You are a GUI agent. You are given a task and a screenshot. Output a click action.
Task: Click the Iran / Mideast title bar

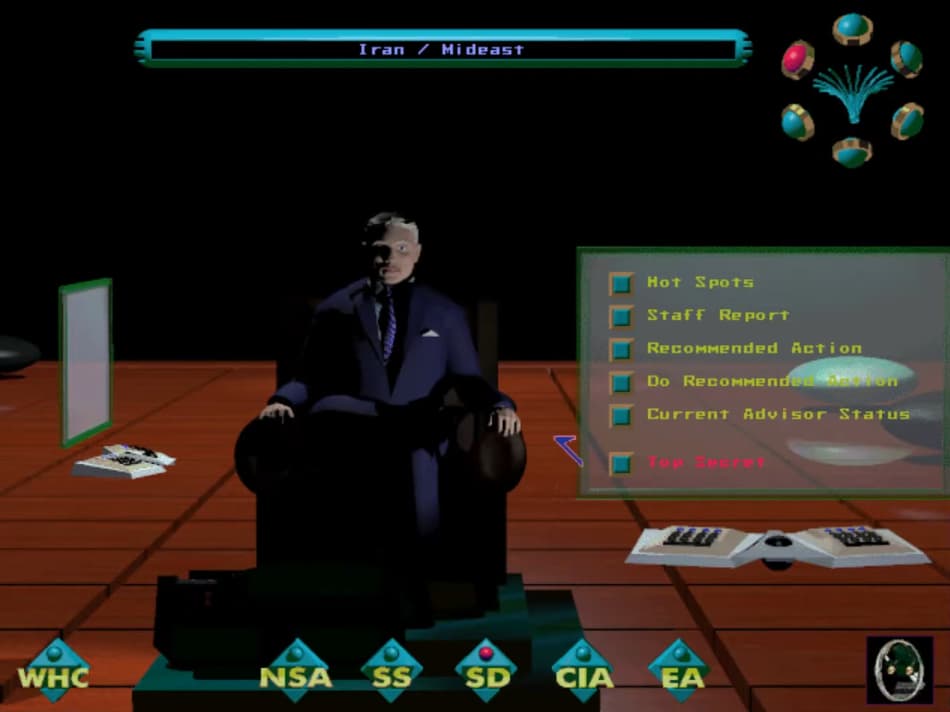tap(441, 49)
